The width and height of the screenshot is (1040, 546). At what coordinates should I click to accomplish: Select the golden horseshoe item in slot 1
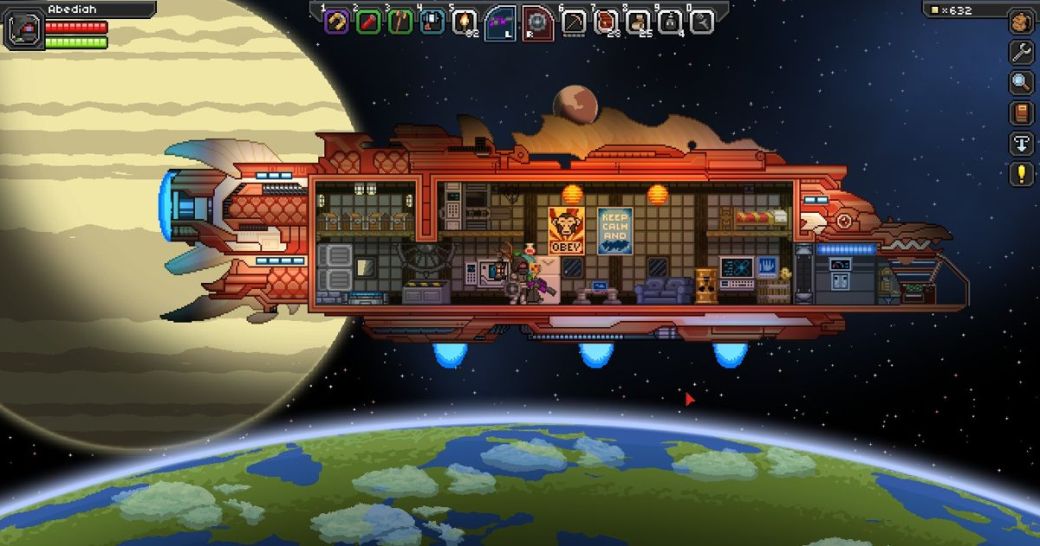(x=337, y=21)
